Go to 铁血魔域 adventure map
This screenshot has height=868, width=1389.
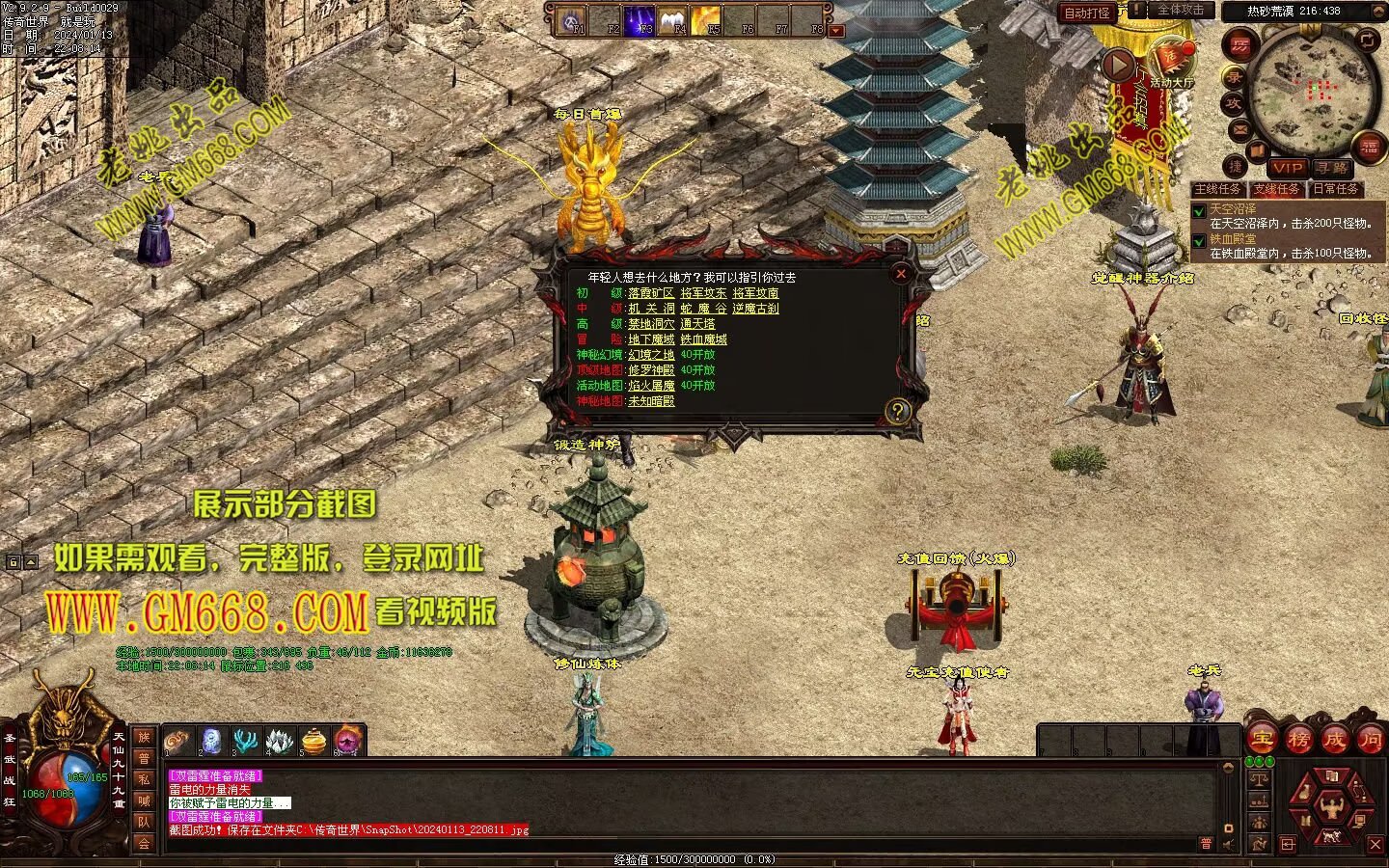[703, 339]
